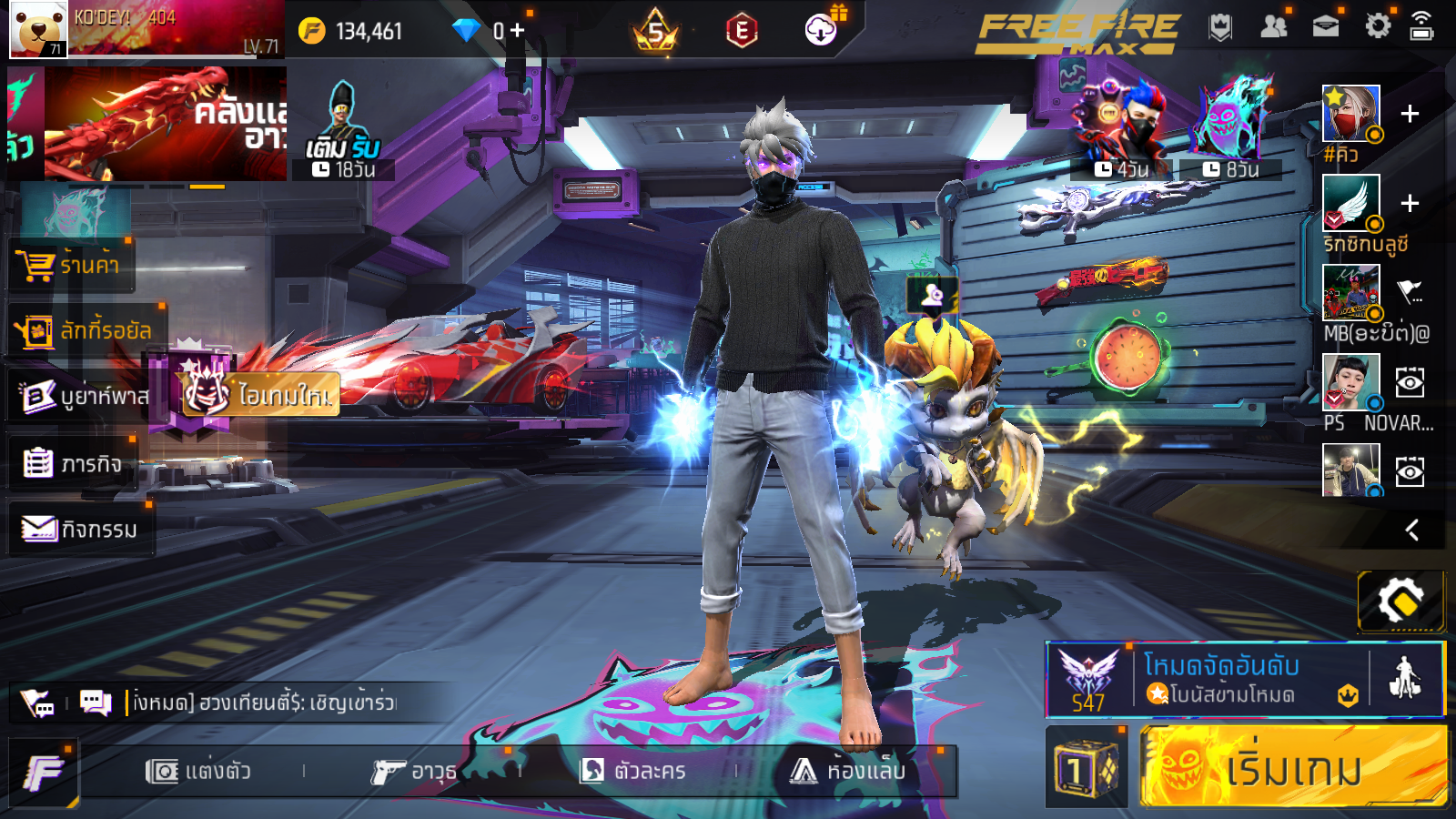Change the ranked game mode selector
The width and height of the screenshot is (1456, 819).
[x=1210, y=680]
